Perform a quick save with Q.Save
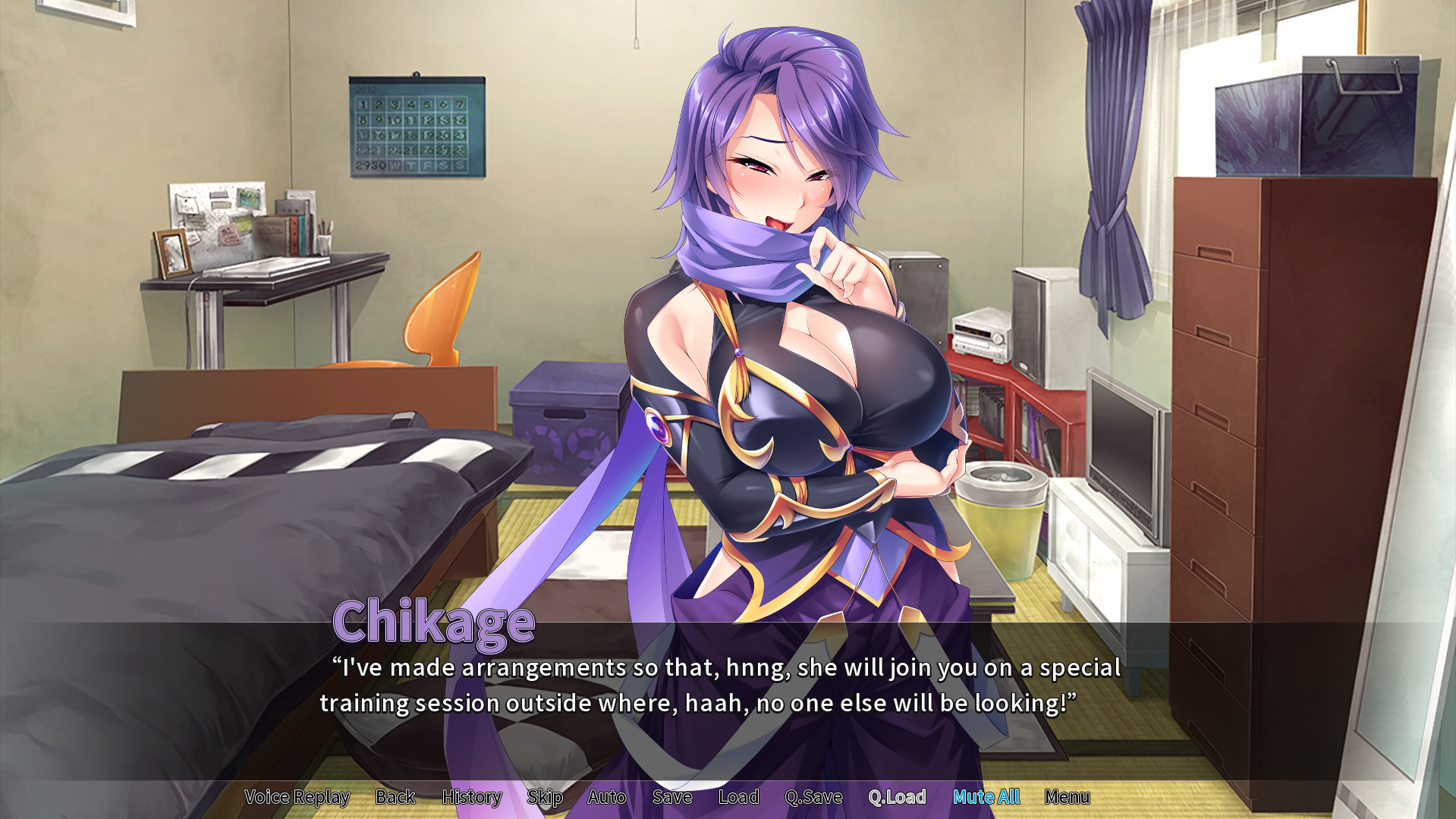The height and width of the screenshot is (819, 1456). point(814,797)
